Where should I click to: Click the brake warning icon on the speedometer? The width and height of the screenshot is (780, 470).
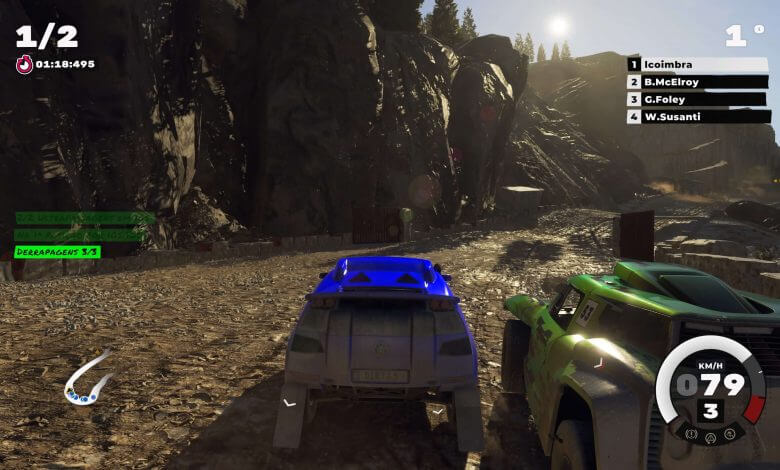690,433
